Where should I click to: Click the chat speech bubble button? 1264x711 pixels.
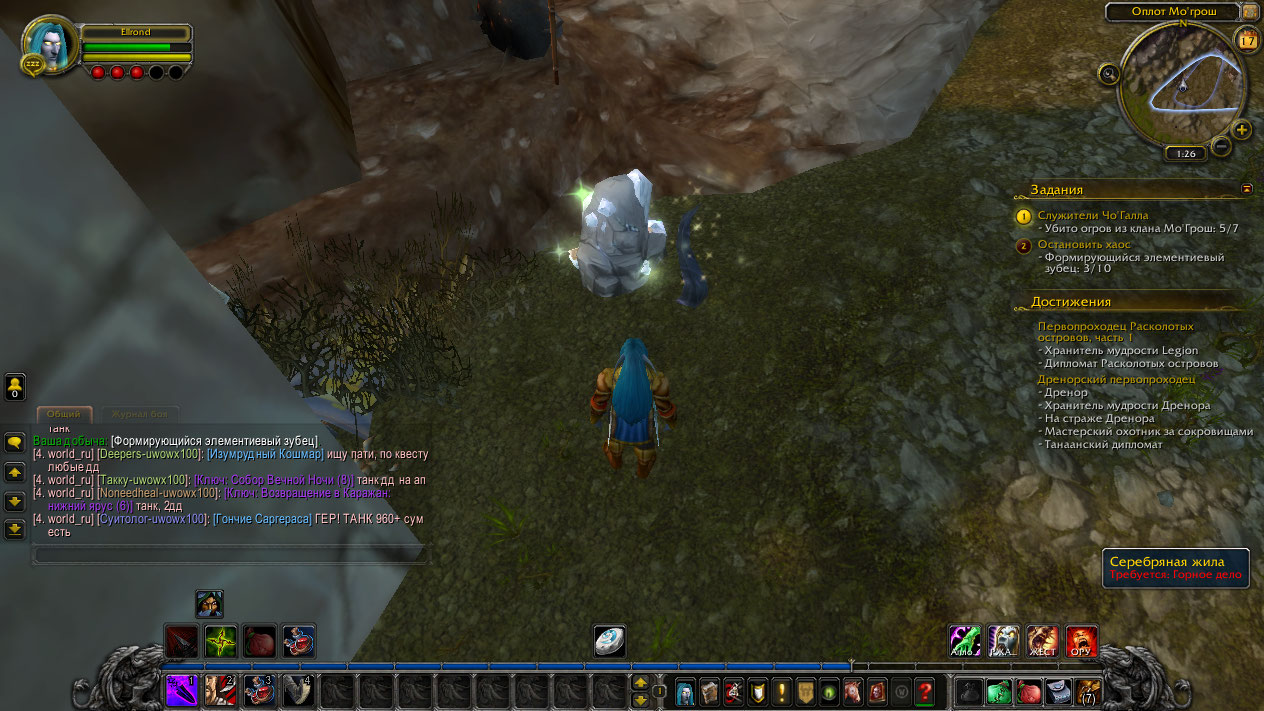pos(15,441)
